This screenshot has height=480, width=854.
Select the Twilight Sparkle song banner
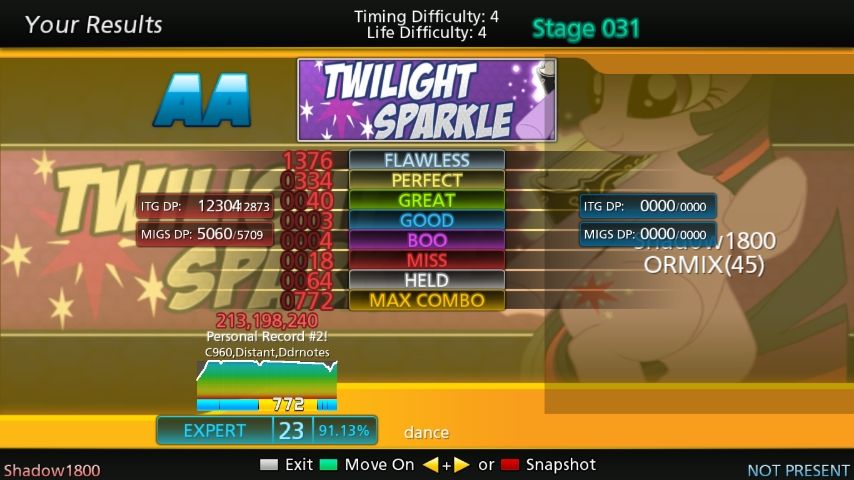(x=426, y=100)
